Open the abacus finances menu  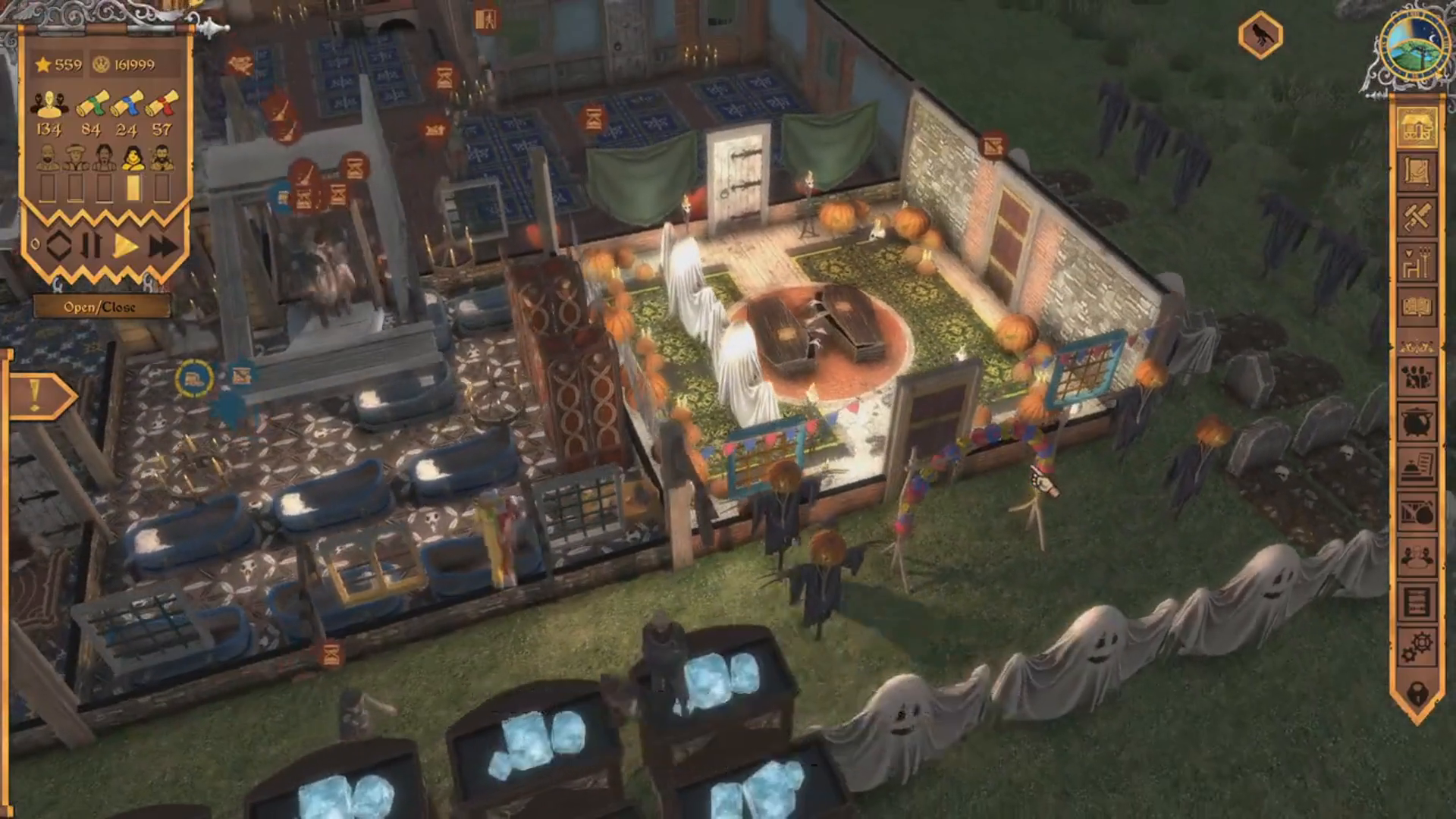click(x=1417, y=603)
